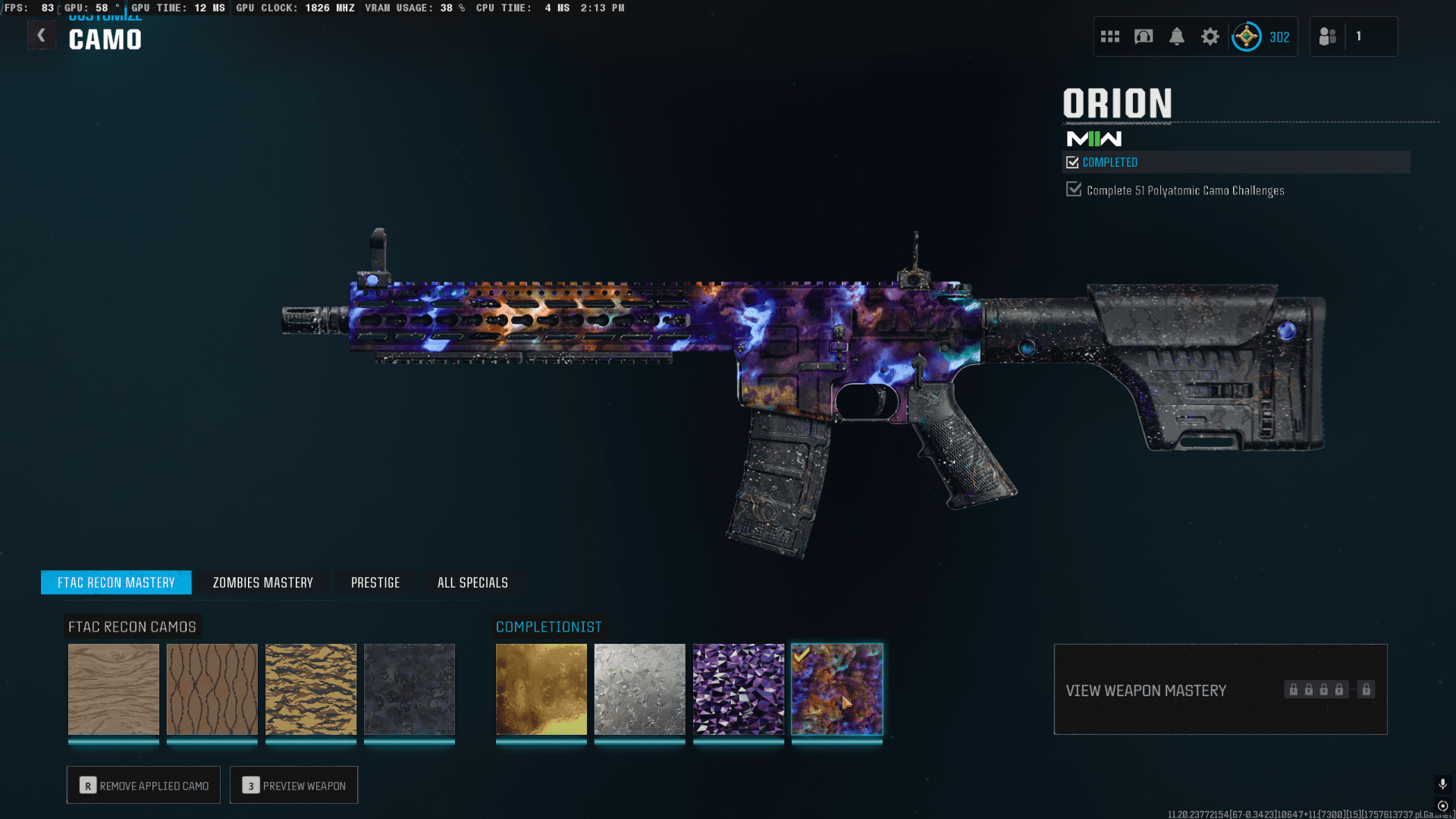
Task: Click the Preview Weapon button
Action: [x=293, y=786]
